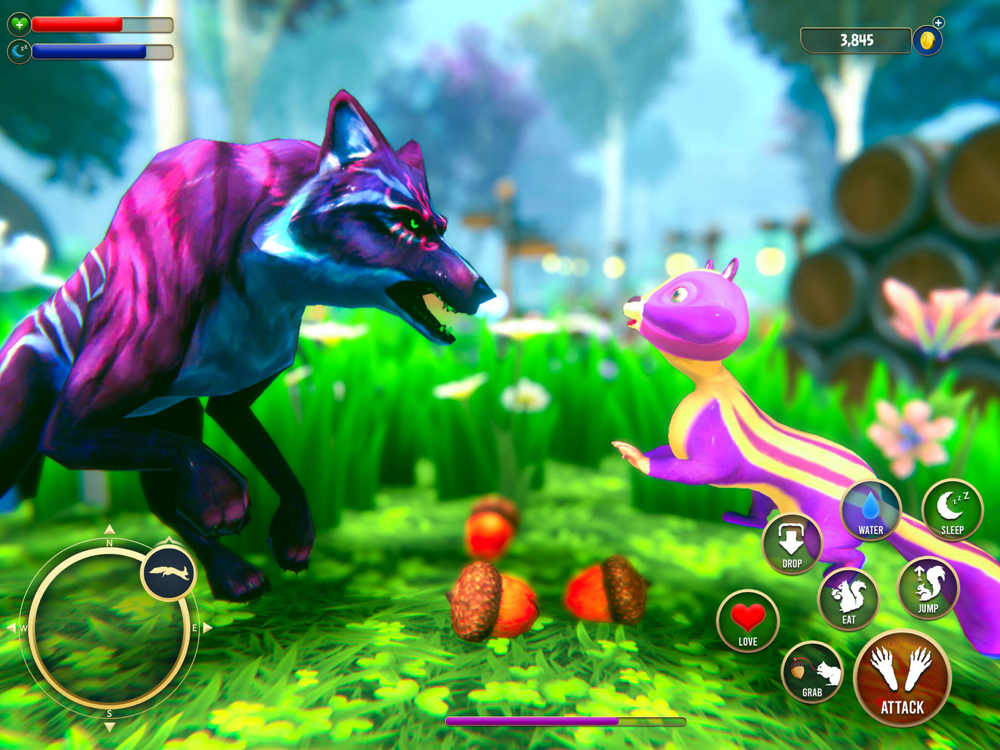Choose the Eat squirrel action
The image size is (1000, 750).
[848, 599]
